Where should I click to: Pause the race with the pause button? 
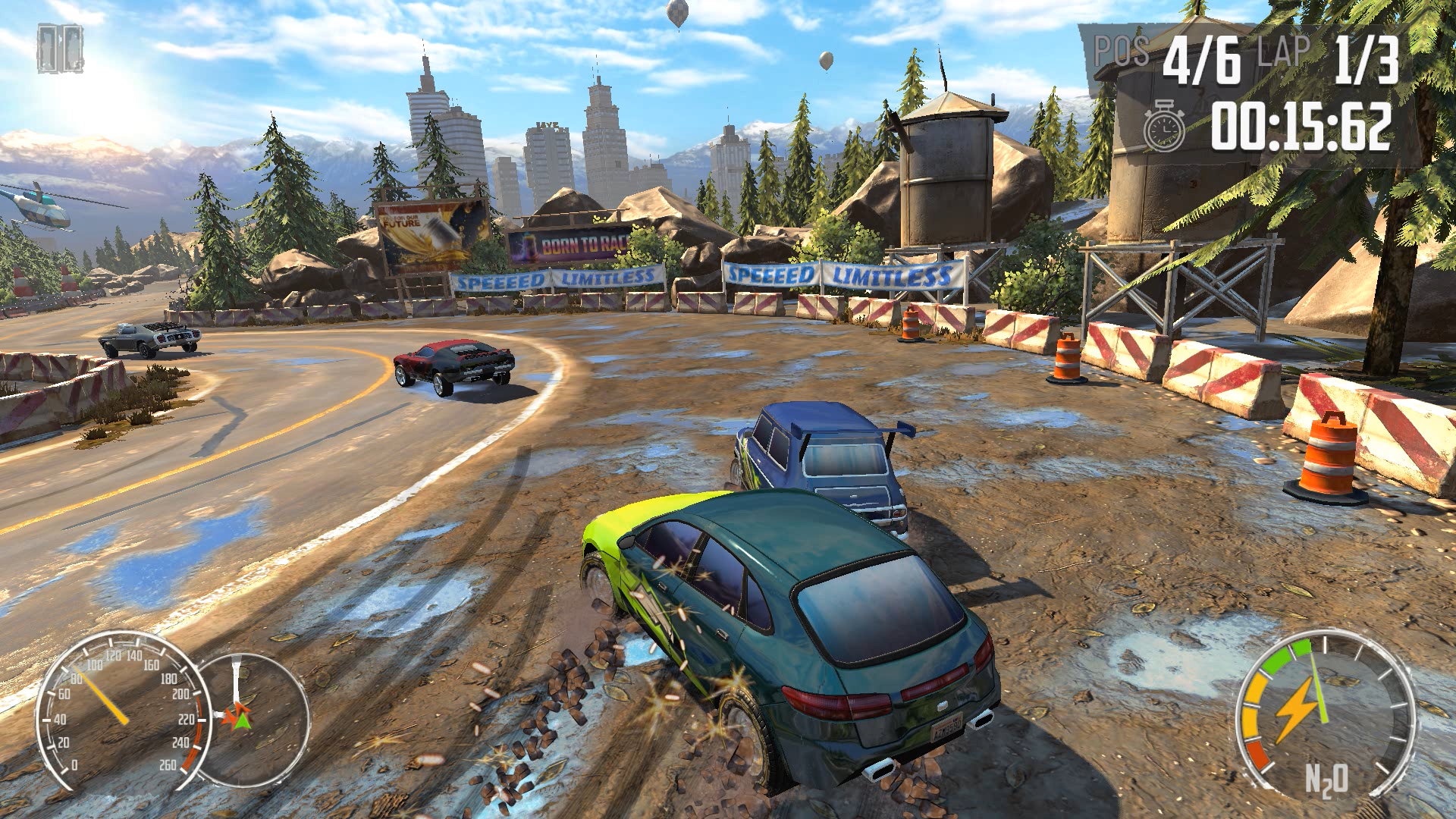click(60, 49)
